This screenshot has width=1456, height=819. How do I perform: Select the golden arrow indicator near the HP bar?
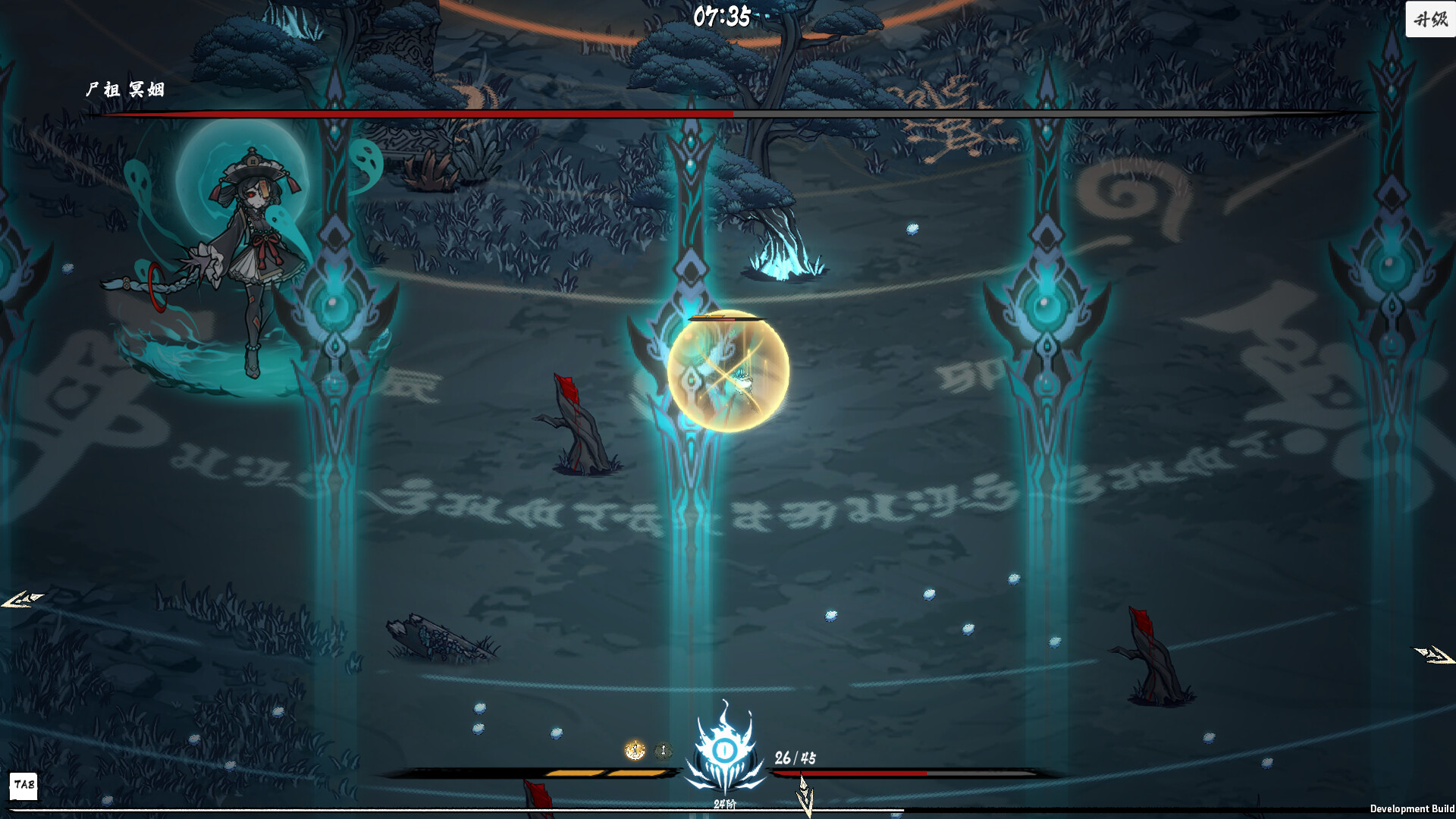point(805,796)
